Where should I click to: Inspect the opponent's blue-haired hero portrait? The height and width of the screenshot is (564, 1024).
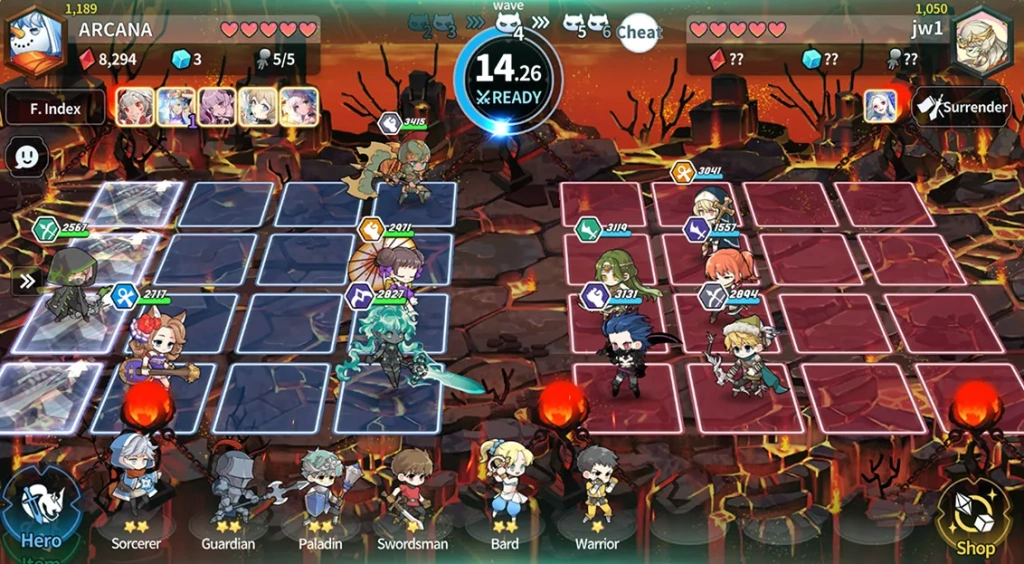click(x=880, y=107)
